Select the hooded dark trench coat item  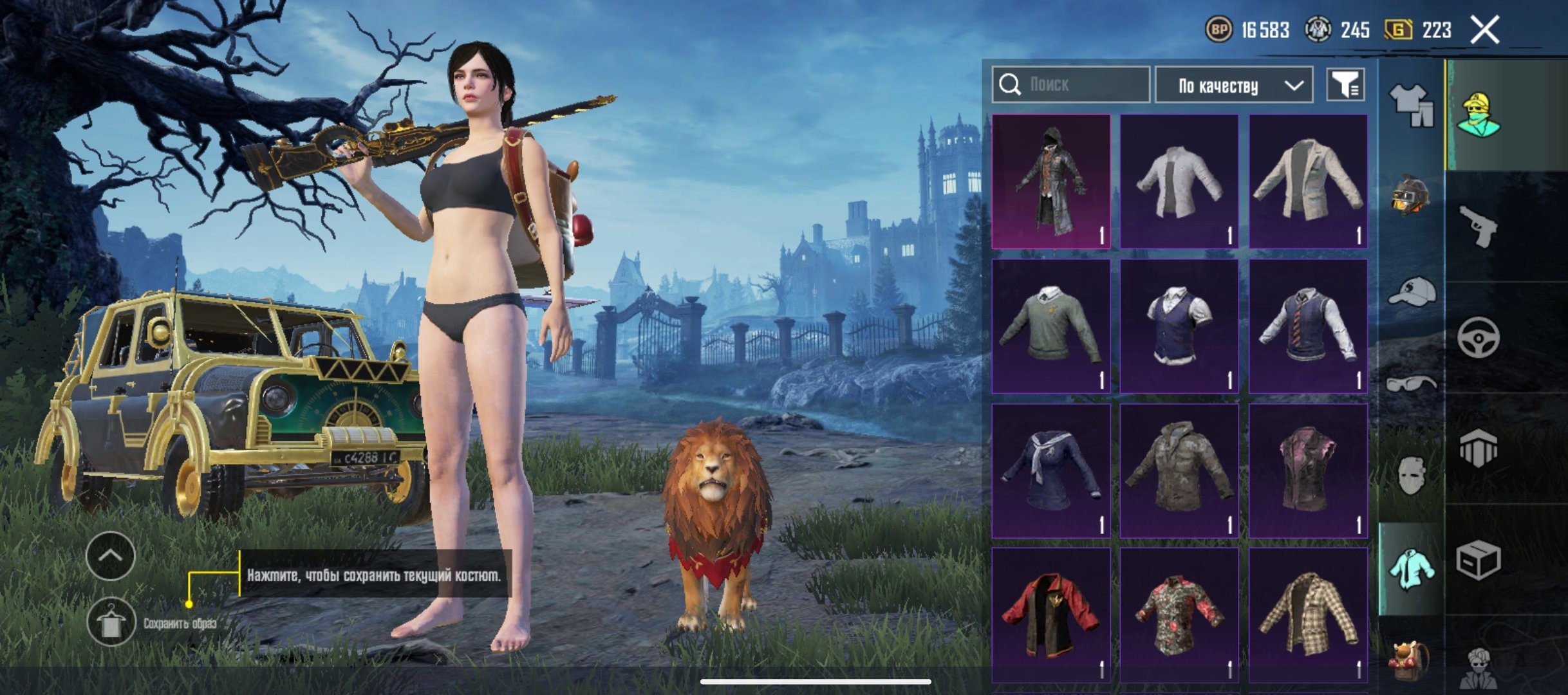click(1050, 181)
